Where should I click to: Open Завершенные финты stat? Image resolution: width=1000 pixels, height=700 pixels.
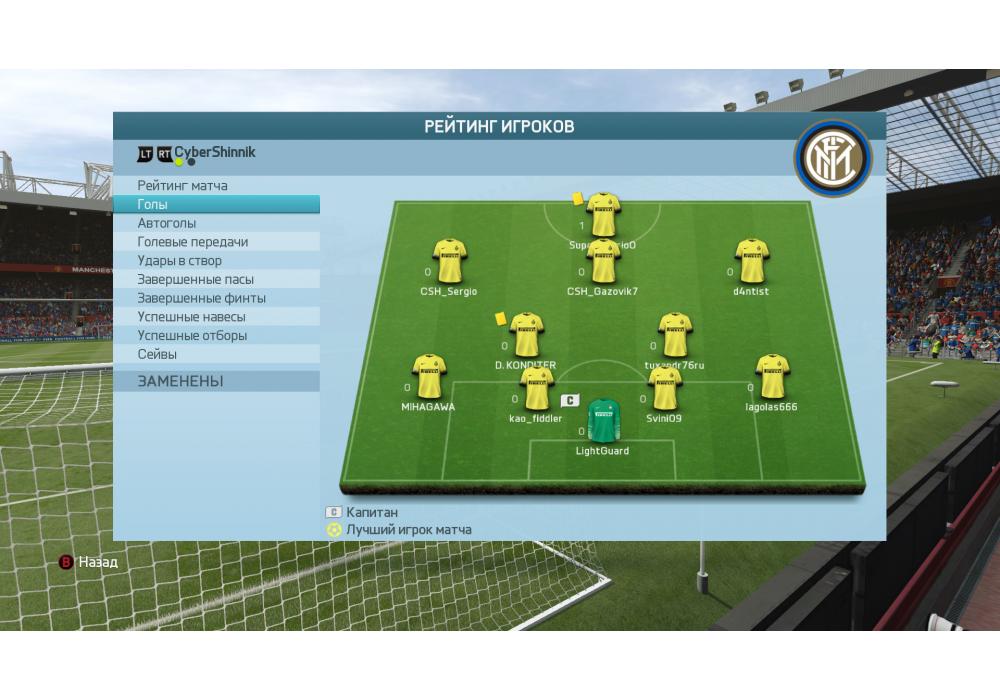202,298
